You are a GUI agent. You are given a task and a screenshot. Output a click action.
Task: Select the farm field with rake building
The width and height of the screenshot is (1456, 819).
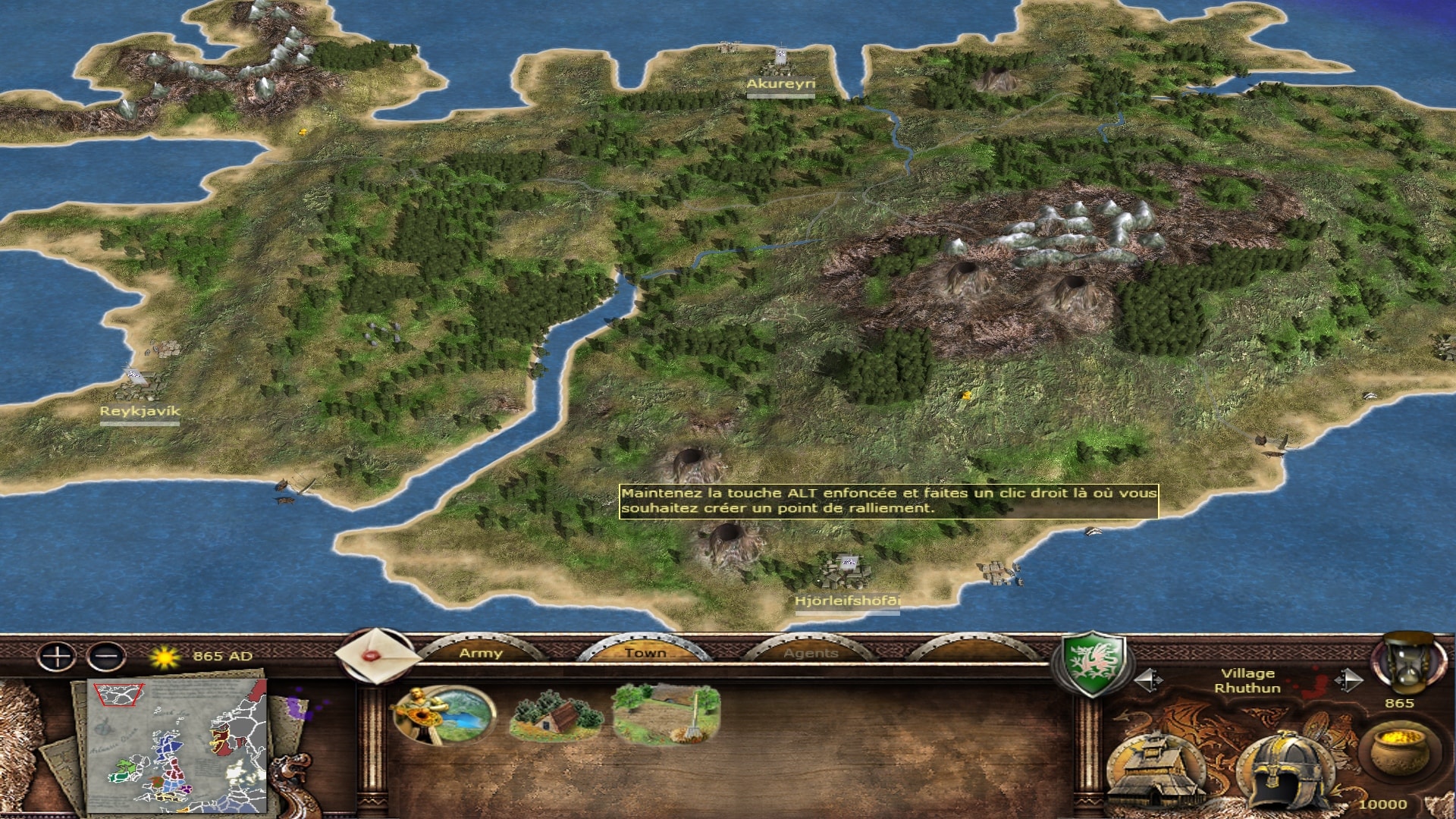coord(667,714)
